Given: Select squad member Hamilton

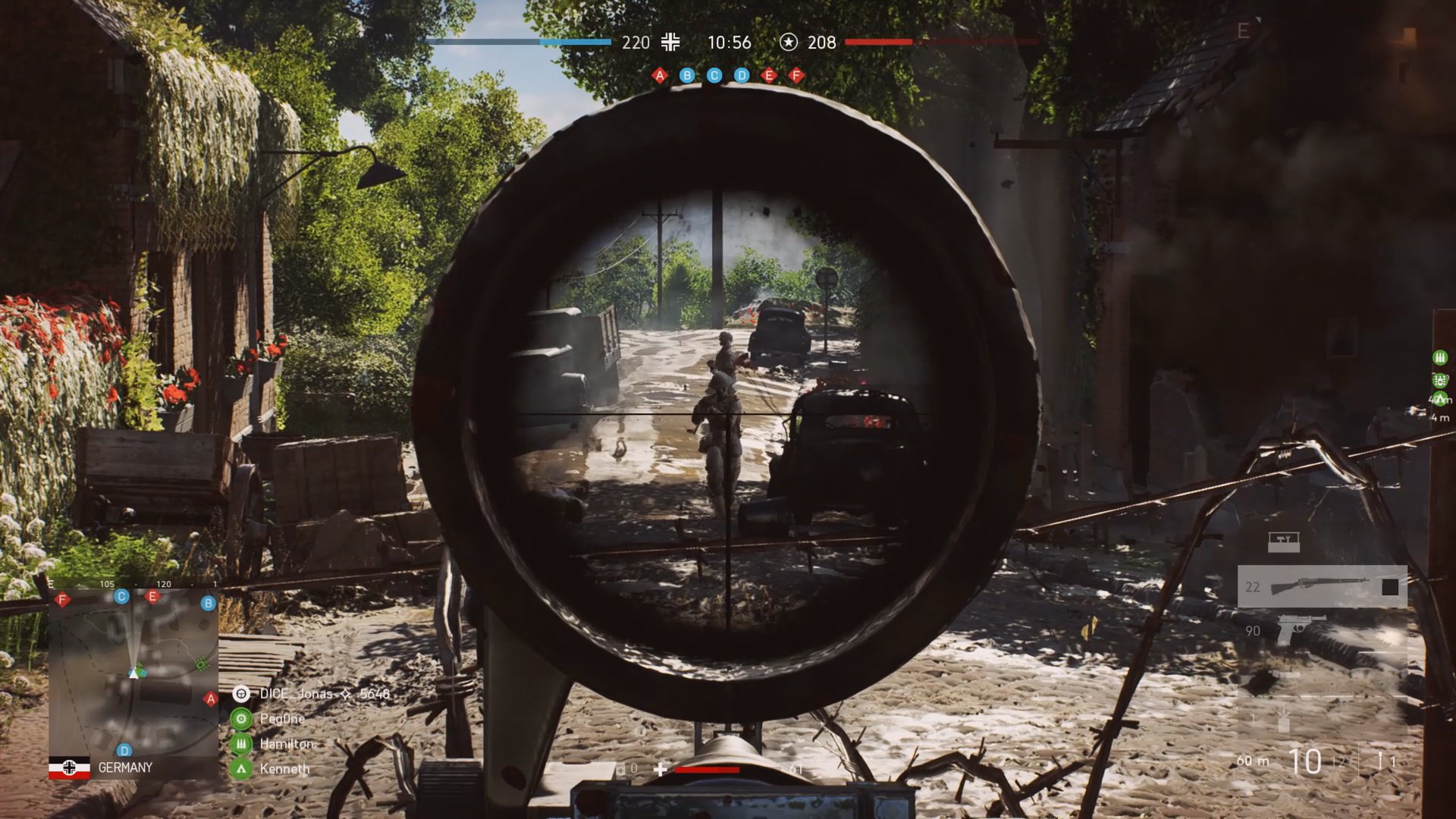Looking at the screenshot, I should coord(286,744).
